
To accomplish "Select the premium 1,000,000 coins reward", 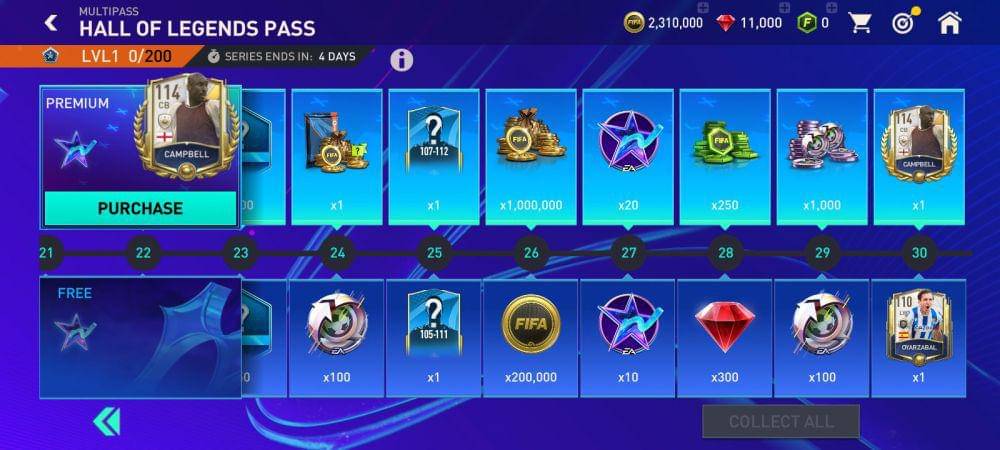I will (x=531, y=156).
